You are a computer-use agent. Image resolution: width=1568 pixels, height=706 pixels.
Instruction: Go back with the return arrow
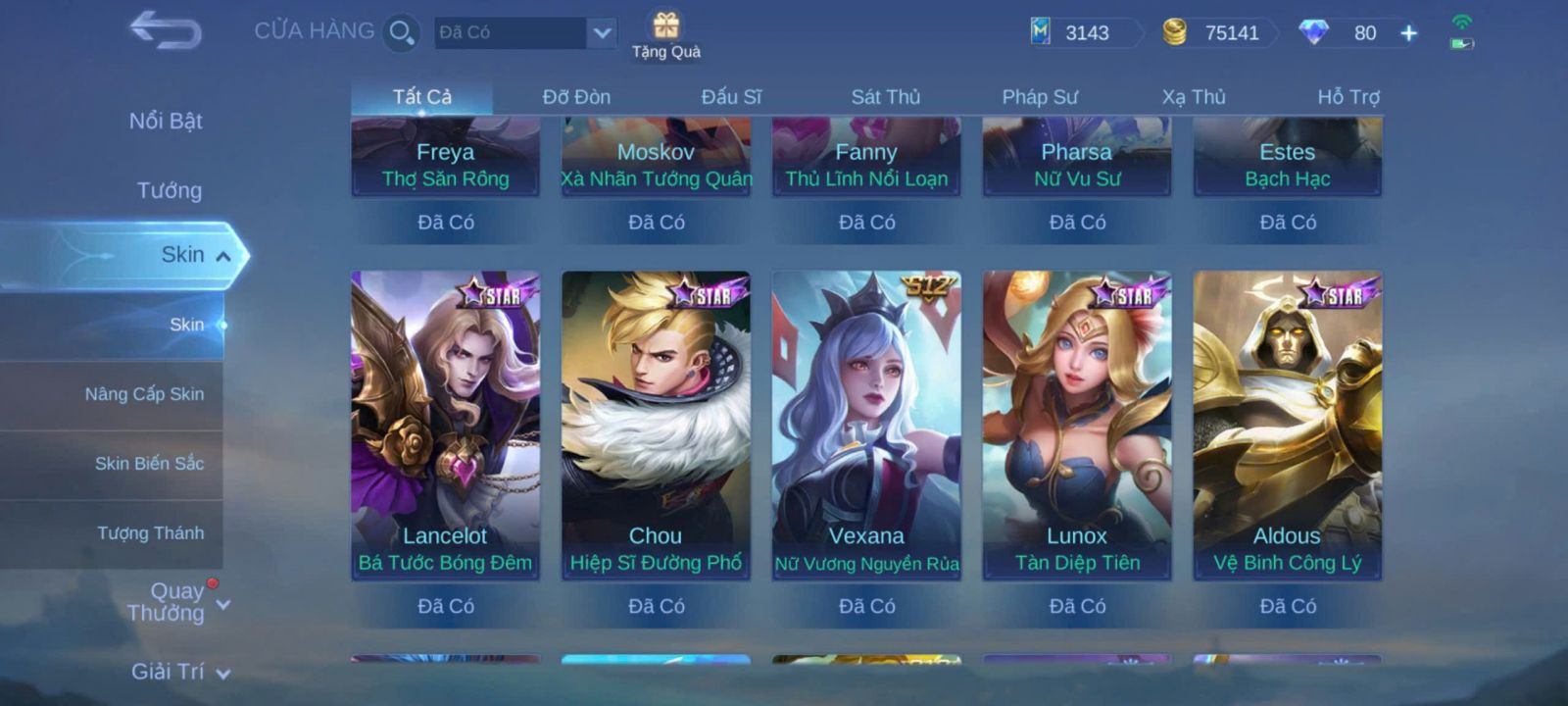tap(165, 30)
